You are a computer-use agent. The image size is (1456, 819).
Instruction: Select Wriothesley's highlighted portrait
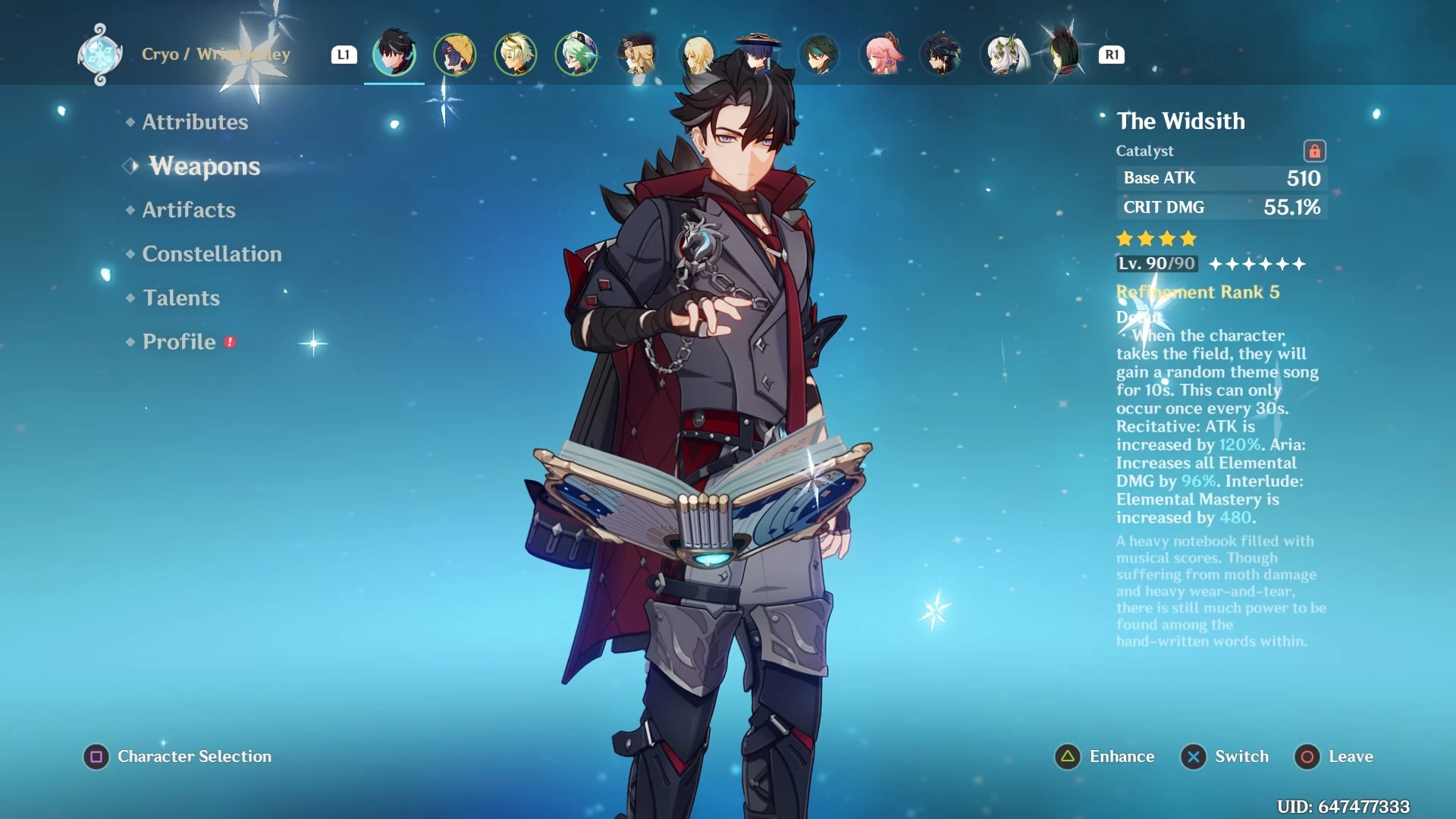pos(394,54)
